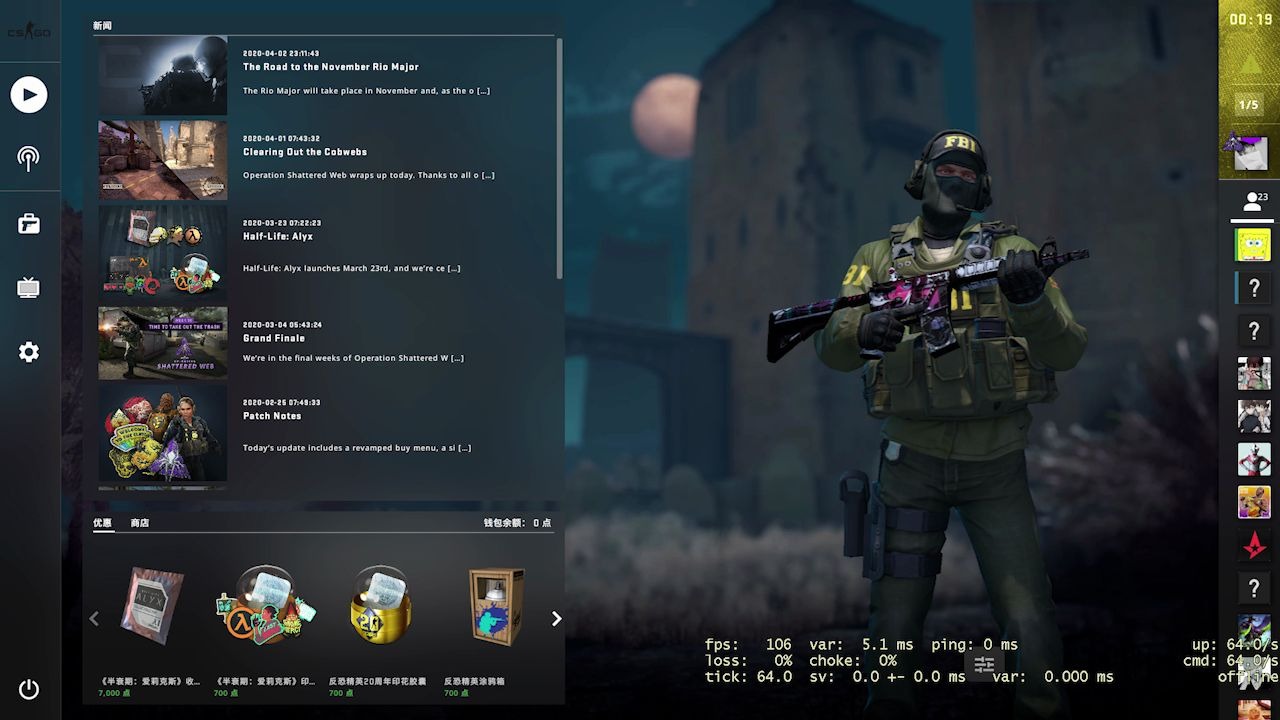Click the left arrow of the store carousel

[x=95, y=619]
